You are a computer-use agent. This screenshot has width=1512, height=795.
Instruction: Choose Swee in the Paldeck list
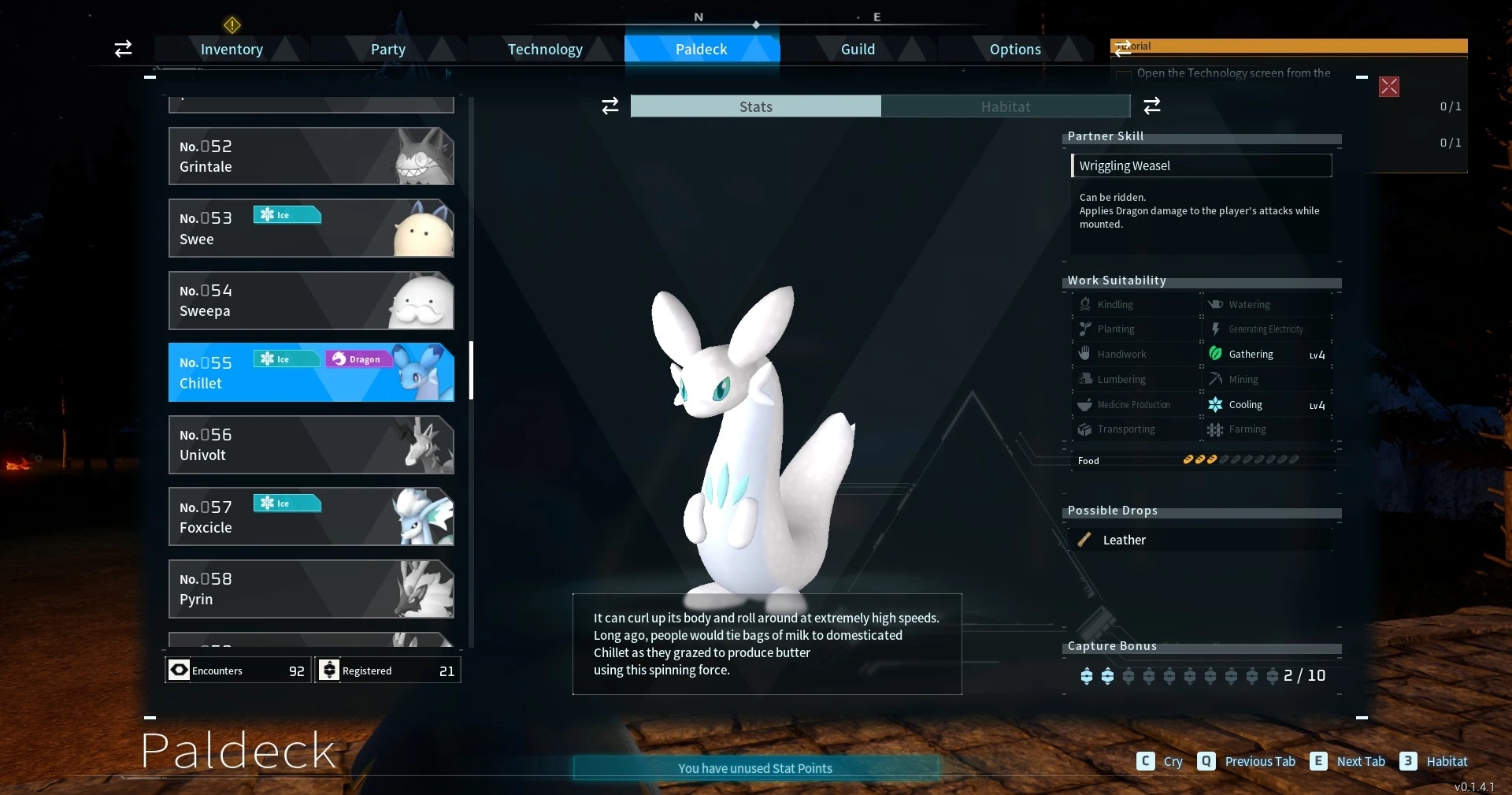point(311,228)
